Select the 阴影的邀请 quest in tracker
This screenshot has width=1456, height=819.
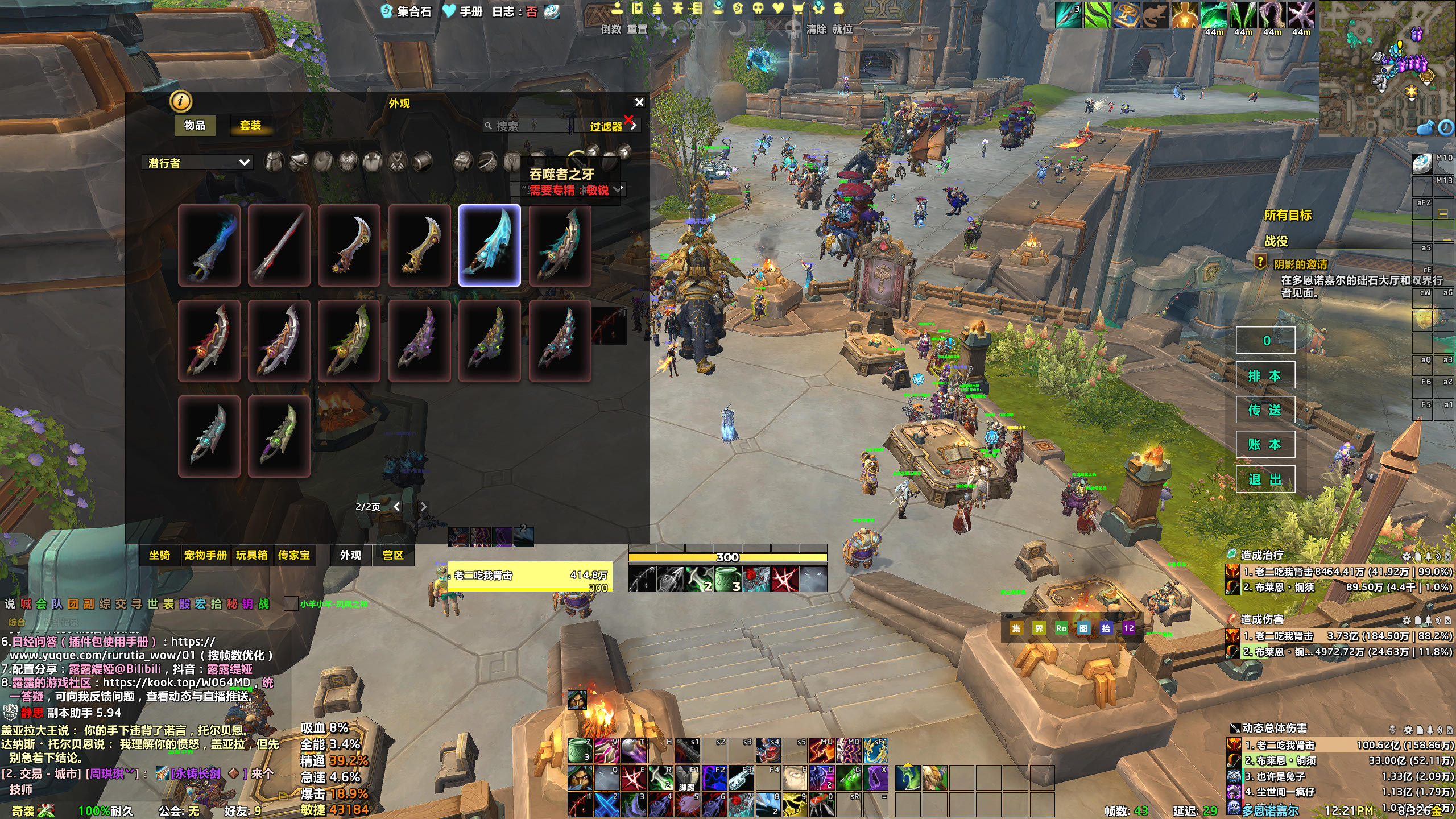pos(1300,264)
